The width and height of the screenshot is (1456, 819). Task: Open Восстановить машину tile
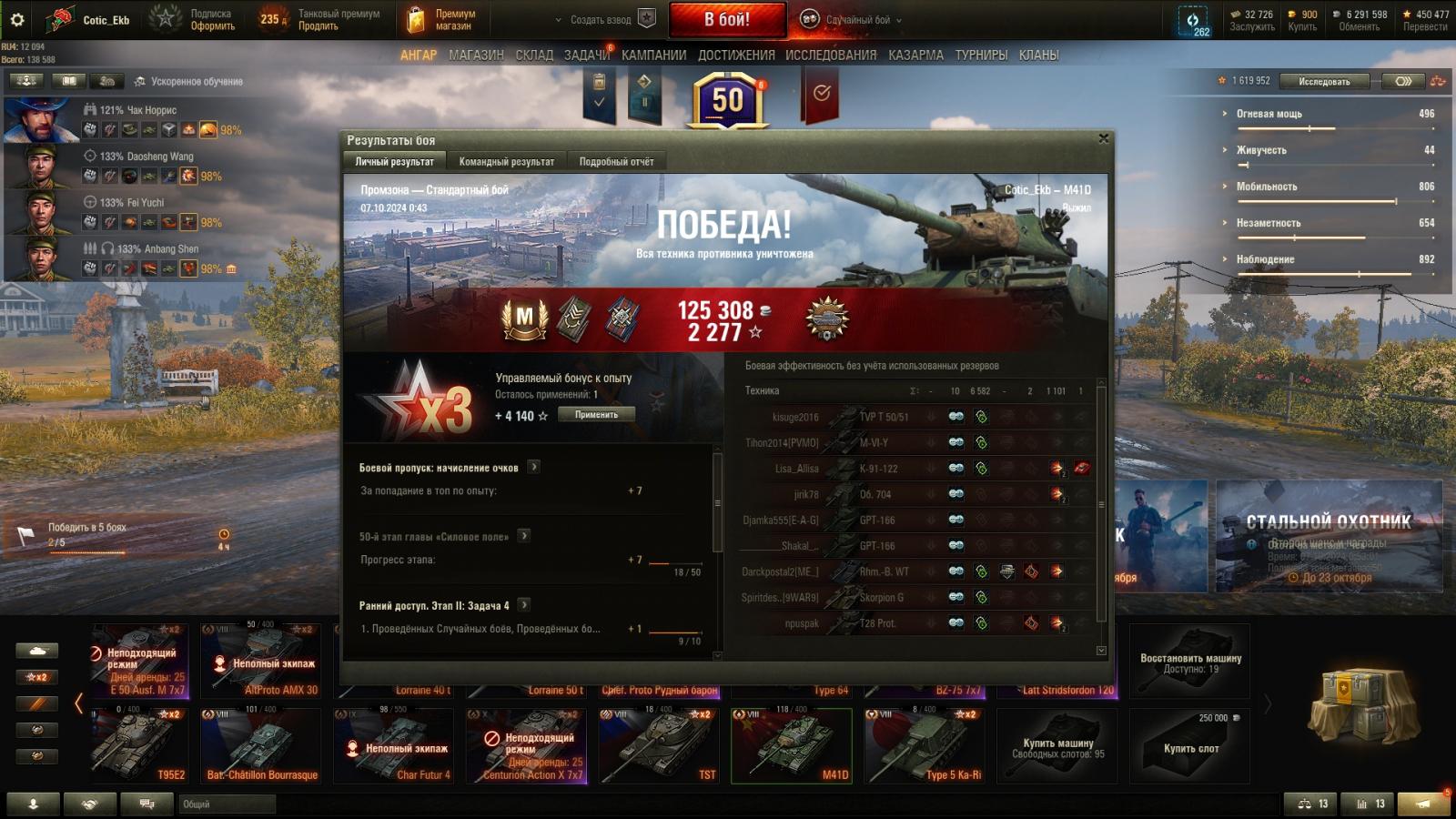(x=1190, y=662)
